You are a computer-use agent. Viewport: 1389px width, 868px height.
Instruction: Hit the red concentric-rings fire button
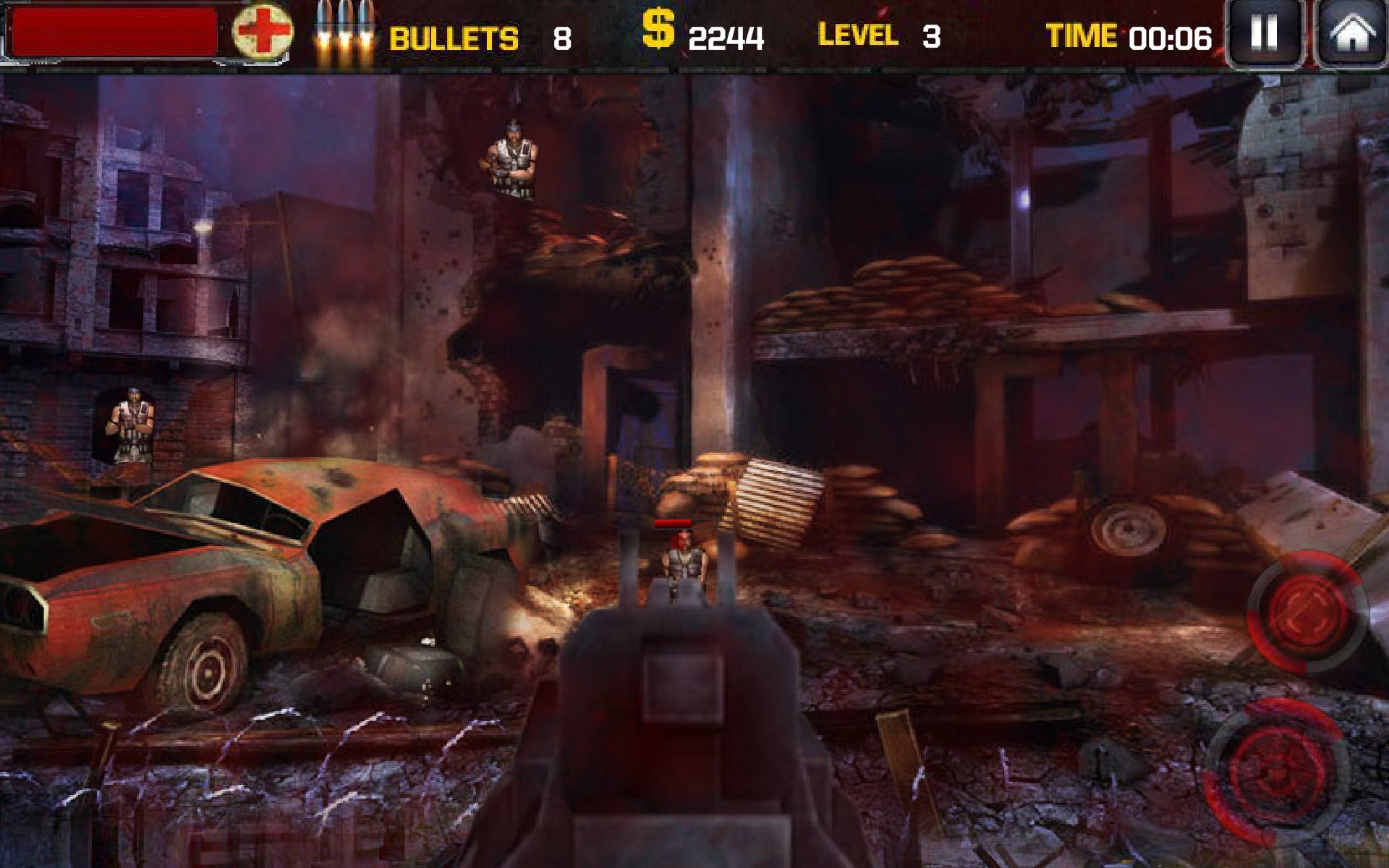tap(1278, 772)
